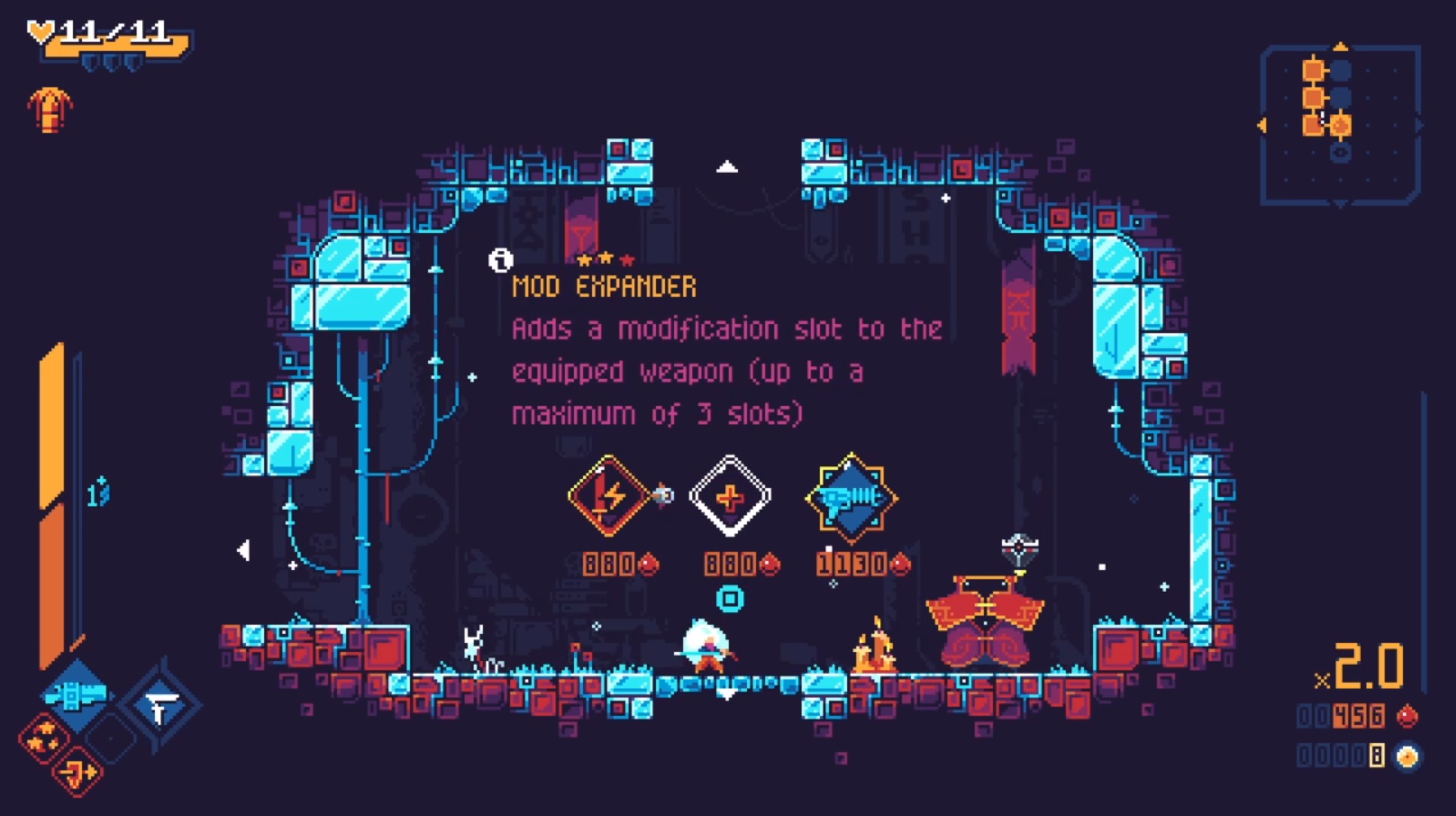
Task: Click the upward arrow at the top doorway
Action: tap(729, 165)
